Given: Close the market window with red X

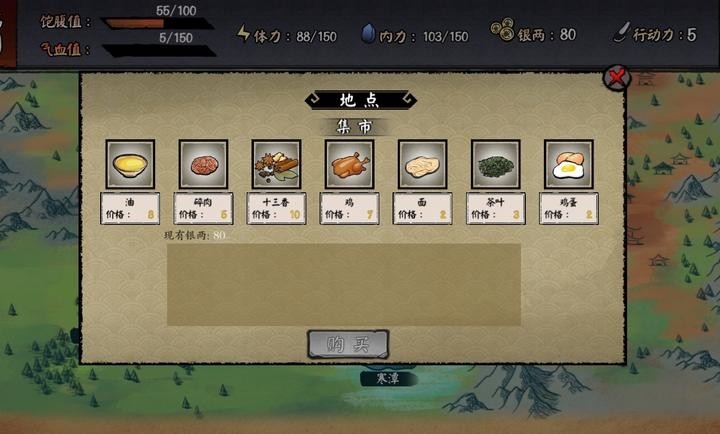Looking at the screenshot, I should (x=618, y=76).
